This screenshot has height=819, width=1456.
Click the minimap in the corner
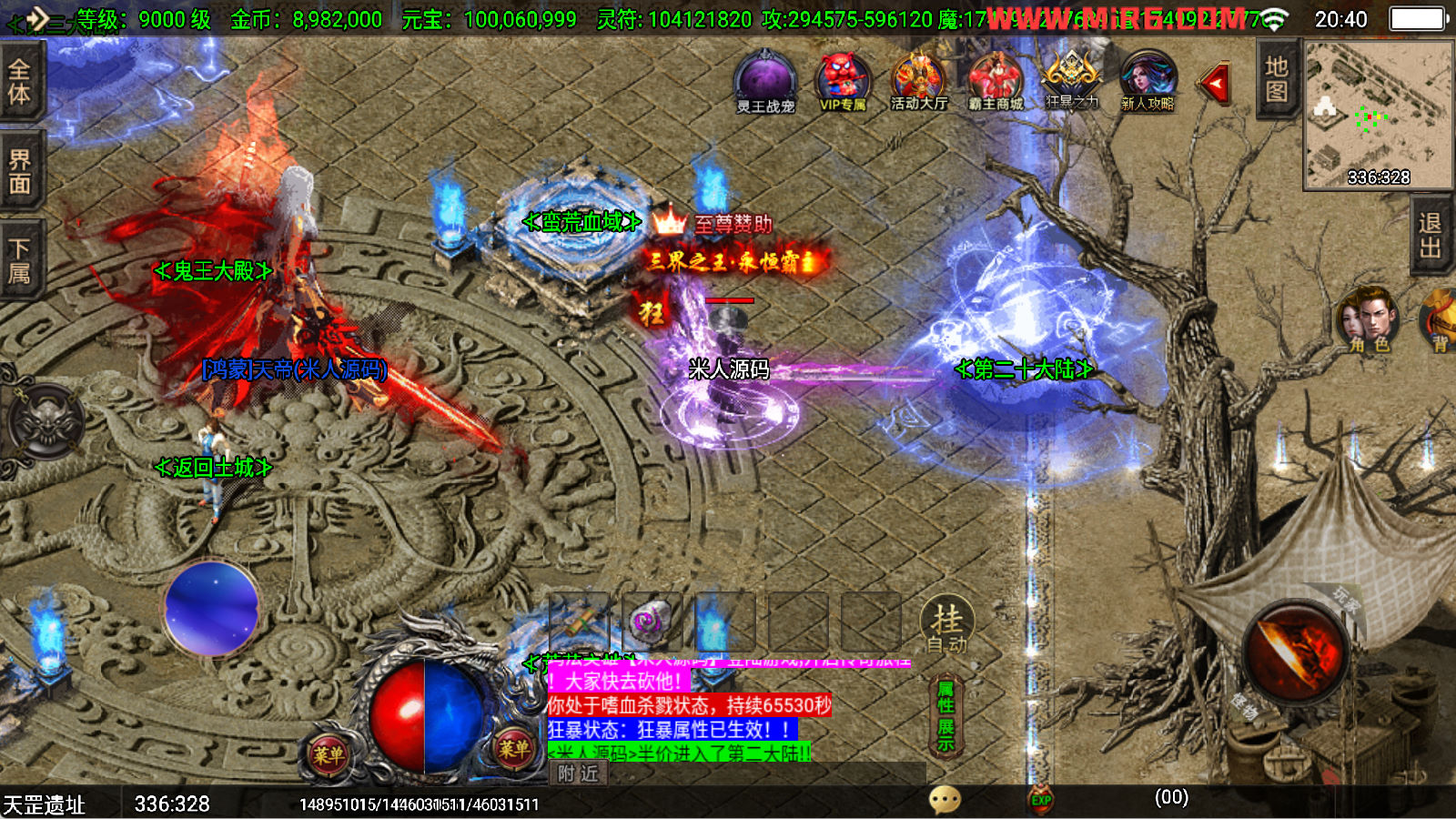(x=1378, y=114)
